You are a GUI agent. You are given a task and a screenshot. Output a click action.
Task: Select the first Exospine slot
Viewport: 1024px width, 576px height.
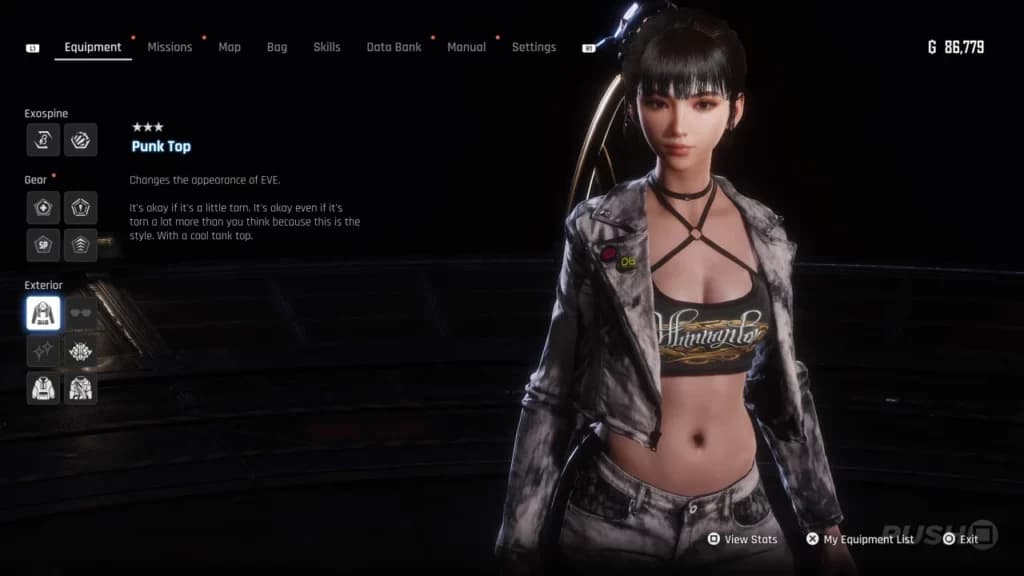point(43,140)
